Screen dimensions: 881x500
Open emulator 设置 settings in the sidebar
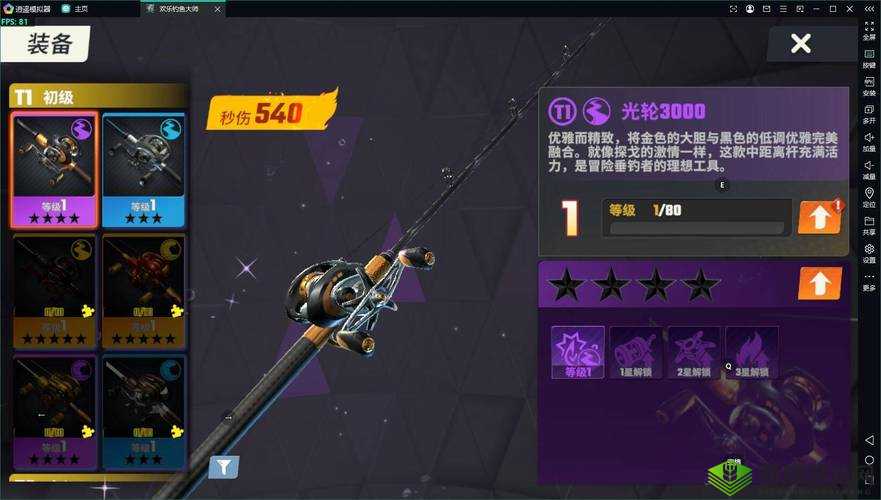coord(869,252)
